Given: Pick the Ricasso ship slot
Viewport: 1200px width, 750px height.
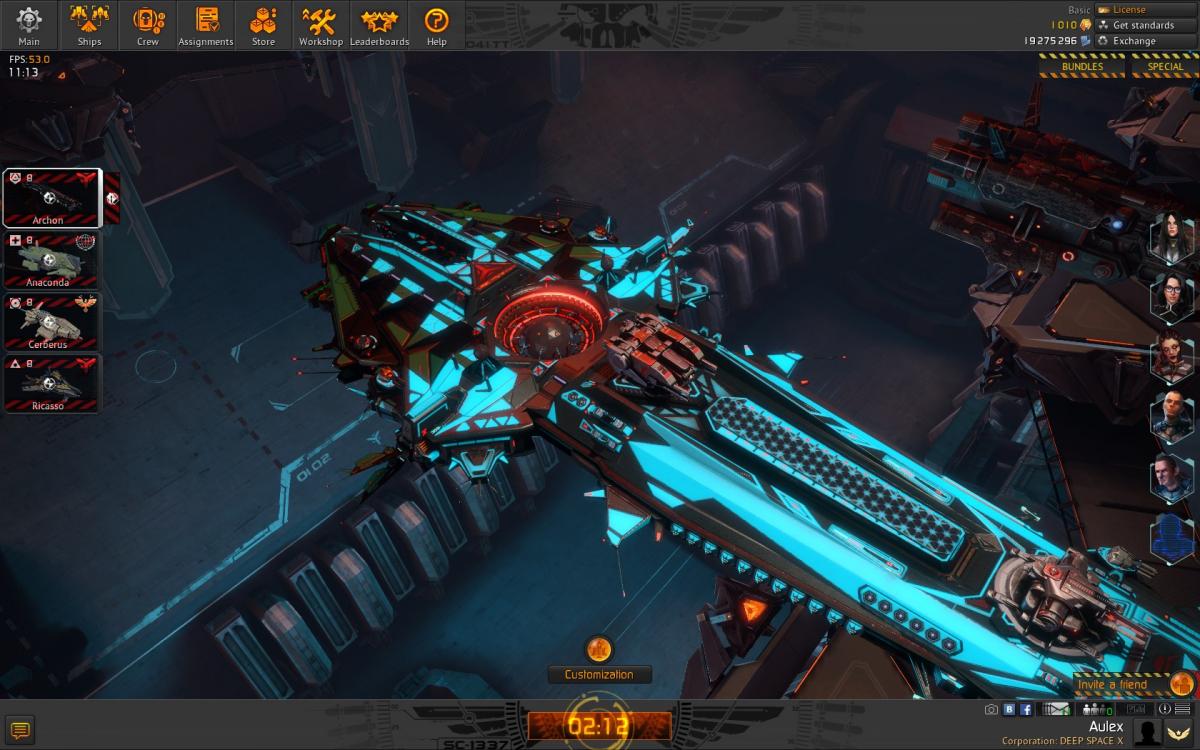Looking at the screenshot, I should [x=52, y=385].
